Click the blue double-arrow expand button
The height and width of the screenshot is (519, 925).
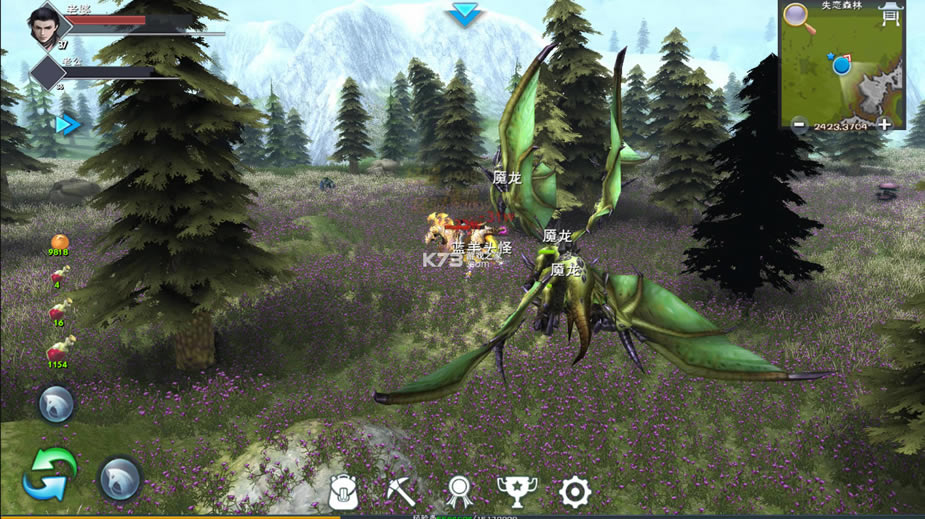(67, 125)
